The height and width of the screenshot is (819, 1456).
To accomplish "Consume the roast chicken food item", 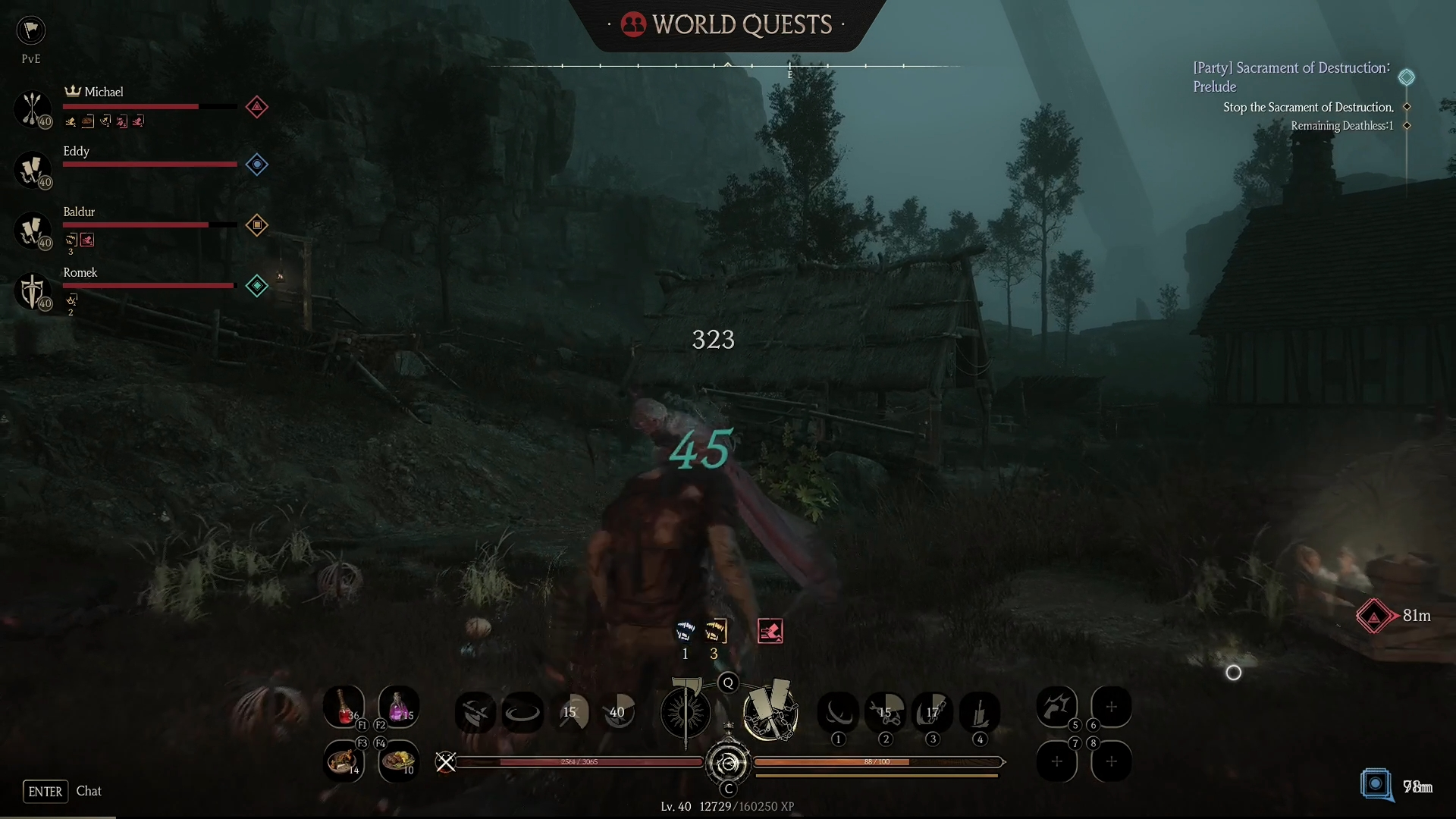I will pyautogui.click(x=344, y=761).
